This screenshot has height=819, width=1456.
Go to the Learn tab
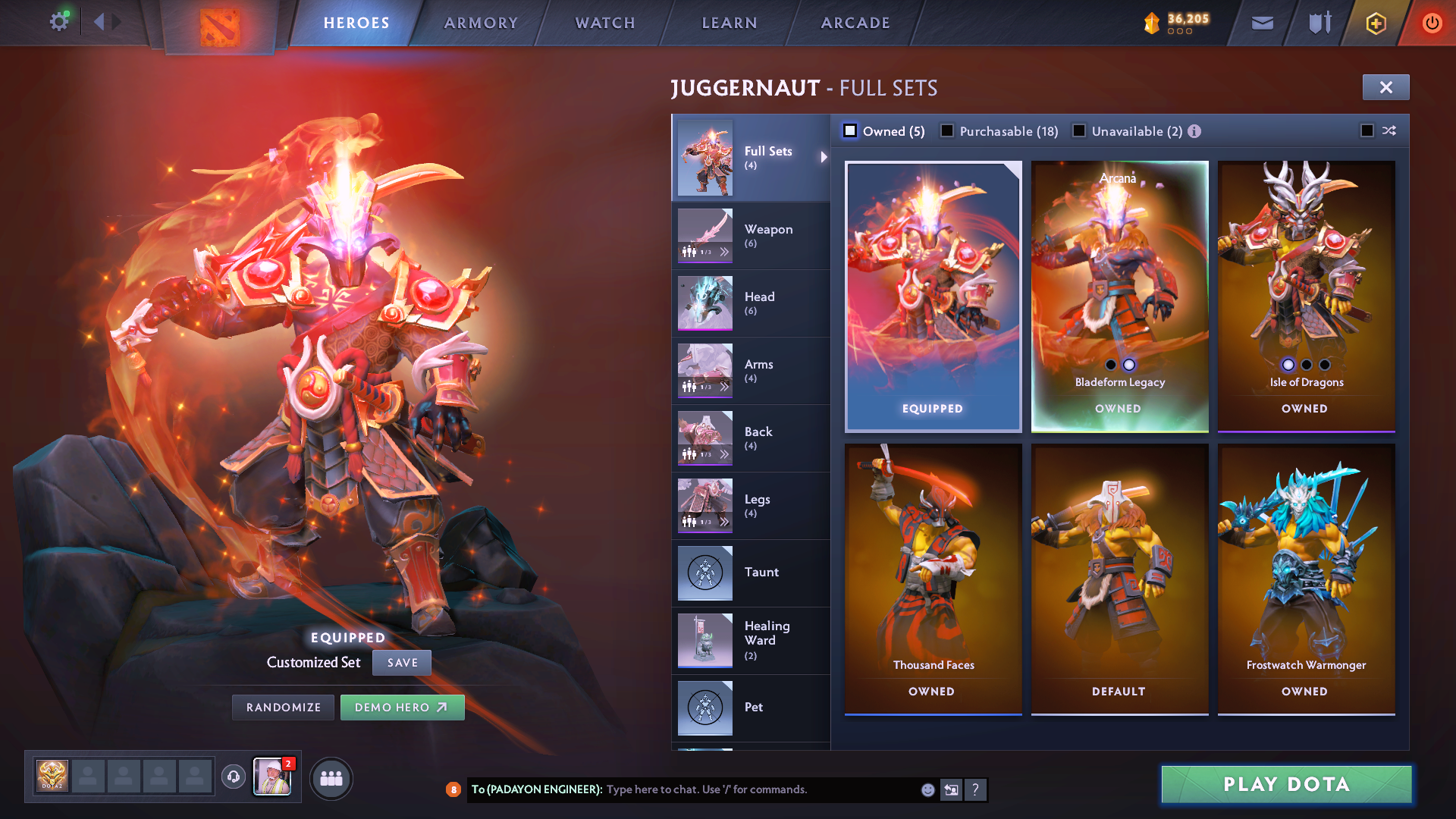click(730, 23)
